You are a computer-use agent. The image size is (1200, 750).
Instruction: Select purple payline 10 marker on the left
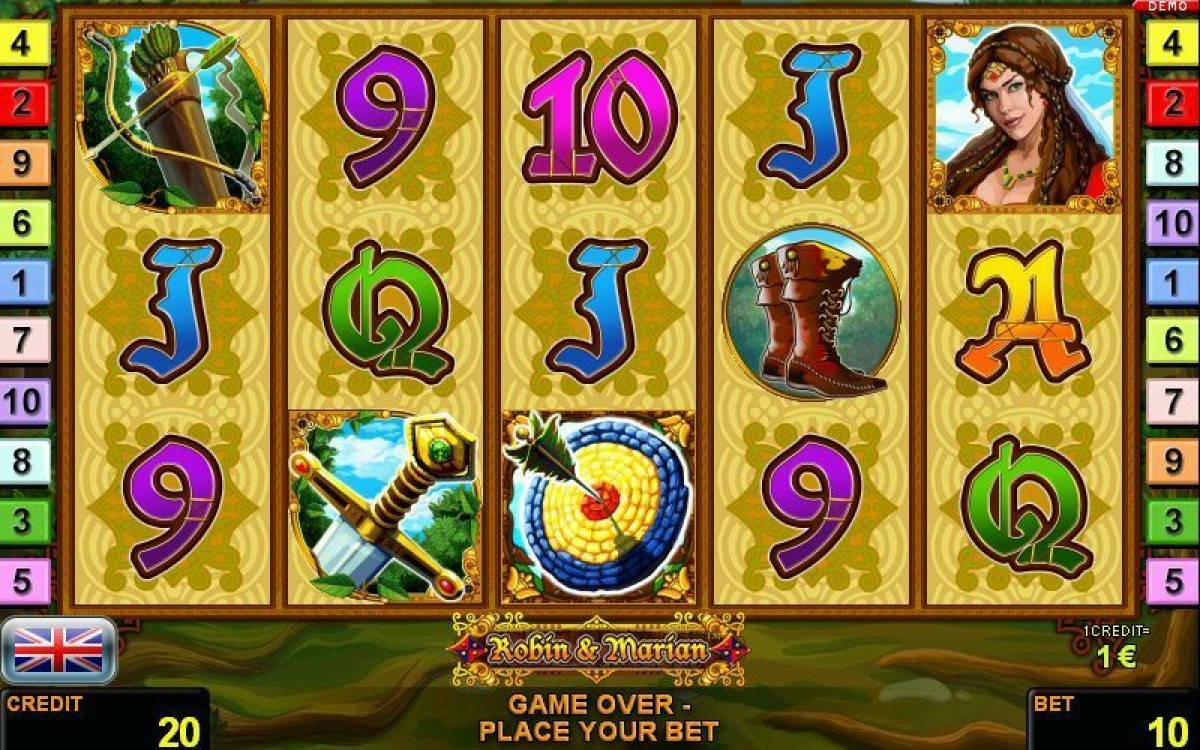pyautogui.click(x=24, y=402)
